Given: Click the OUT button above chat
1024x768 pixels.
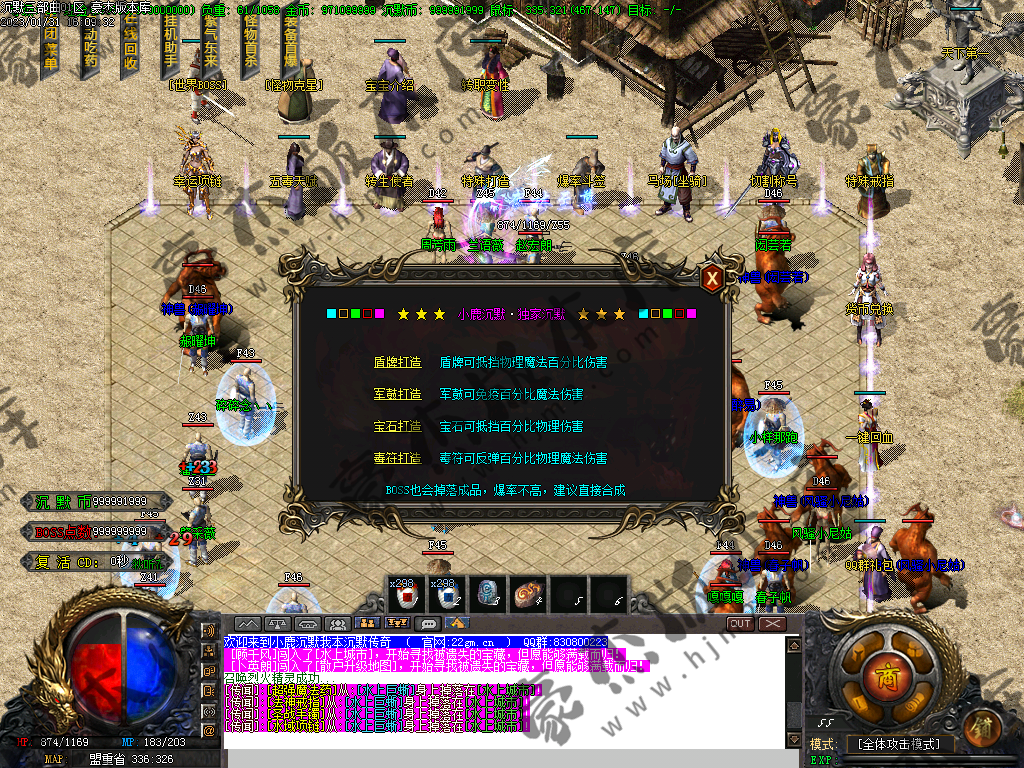Looking at the screenshot, I should pos(740,624).
